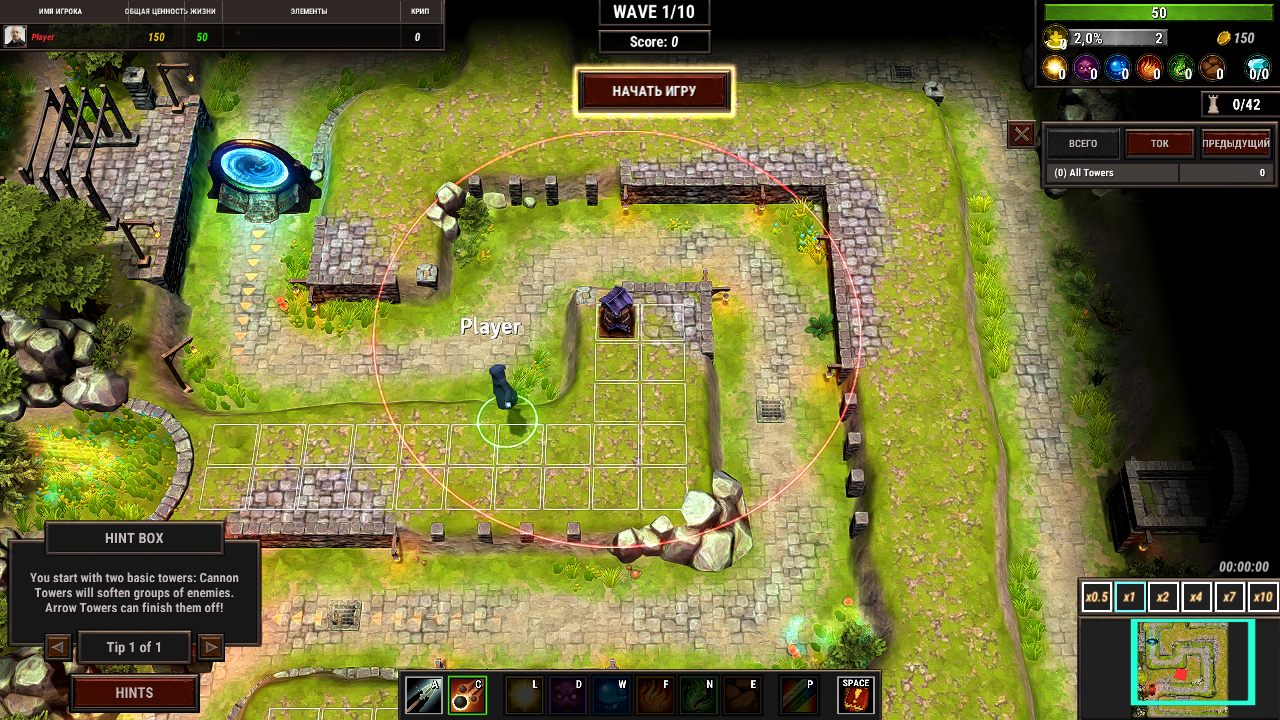Go to previous tip with left arrow
Image resolution: width=1280 pixels, height=720 pixels.
tap(58, 646)
